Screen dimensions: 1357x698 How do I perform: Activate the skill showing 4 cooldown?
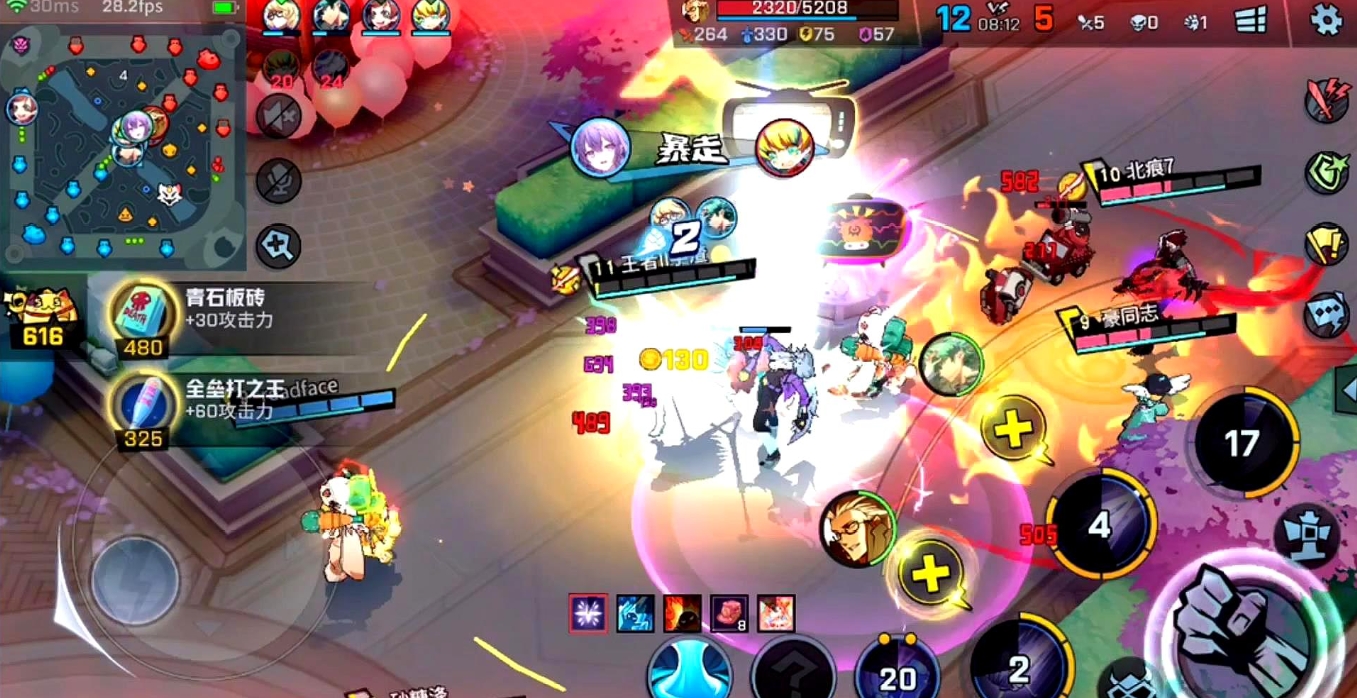pyautogui.click(x=1100, y=525)
